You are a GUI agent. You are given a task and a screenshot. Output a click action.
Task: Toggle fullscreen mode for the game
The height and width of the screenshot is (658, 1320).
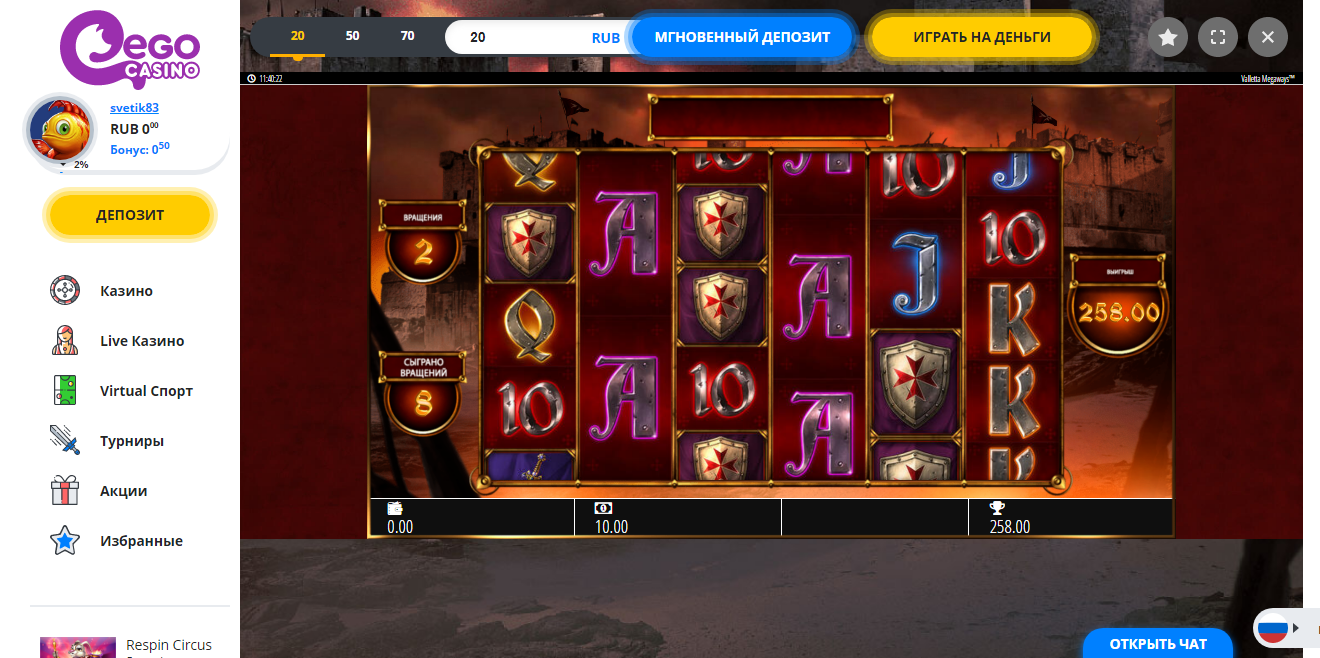1217,38
